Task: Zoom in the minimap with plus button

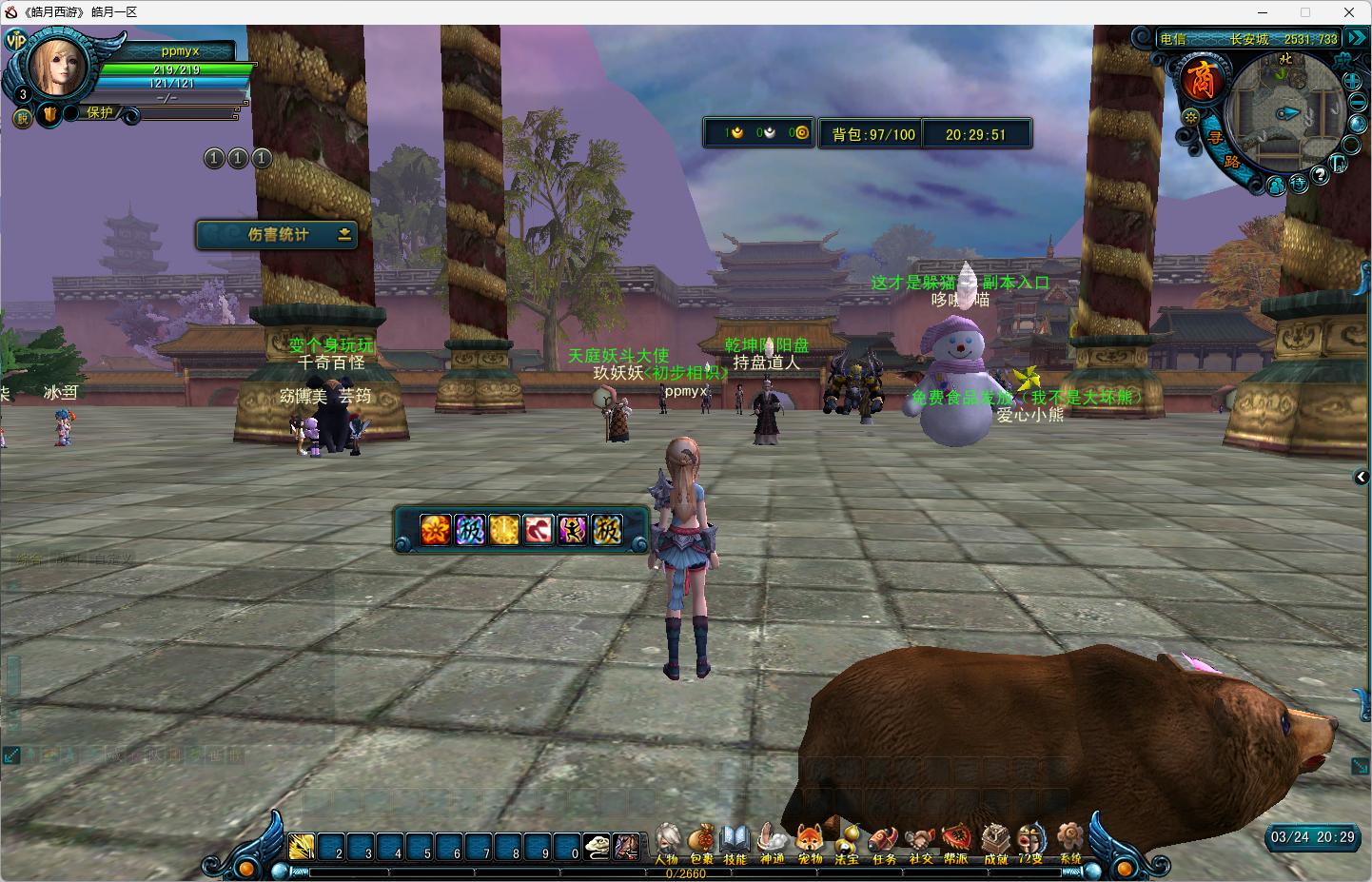Action: point(1354,80)
